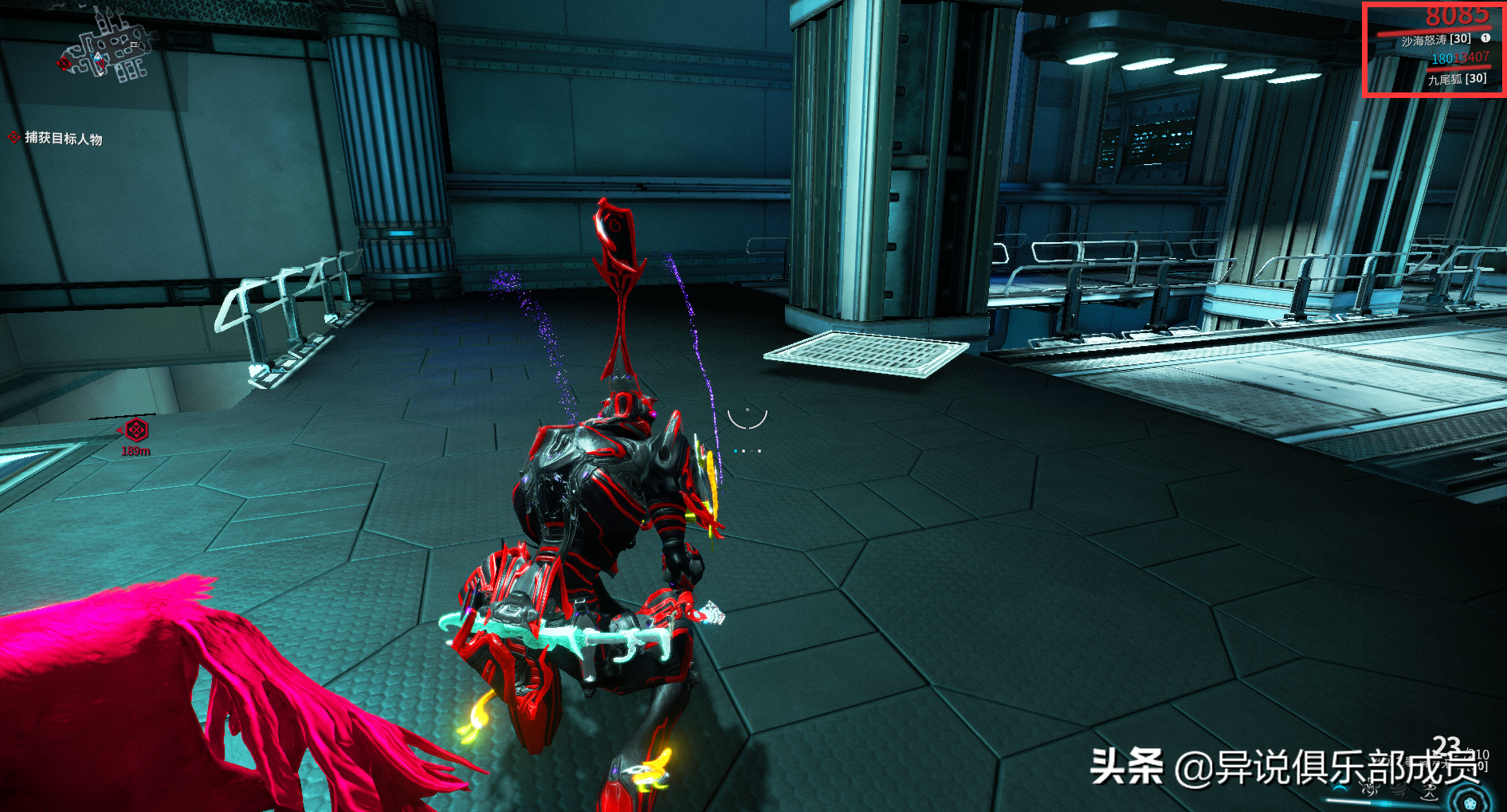
Task: Select the 沙海怒涛 [30] warframe entry
Action: [1435, 40]
